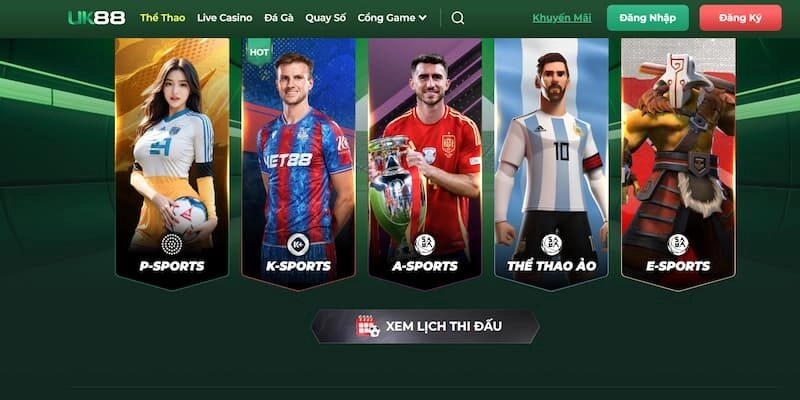Viewport: 800px width, 400px height.
Task: Choose the P-SPORTS card
Action: [x=172, y=160]
